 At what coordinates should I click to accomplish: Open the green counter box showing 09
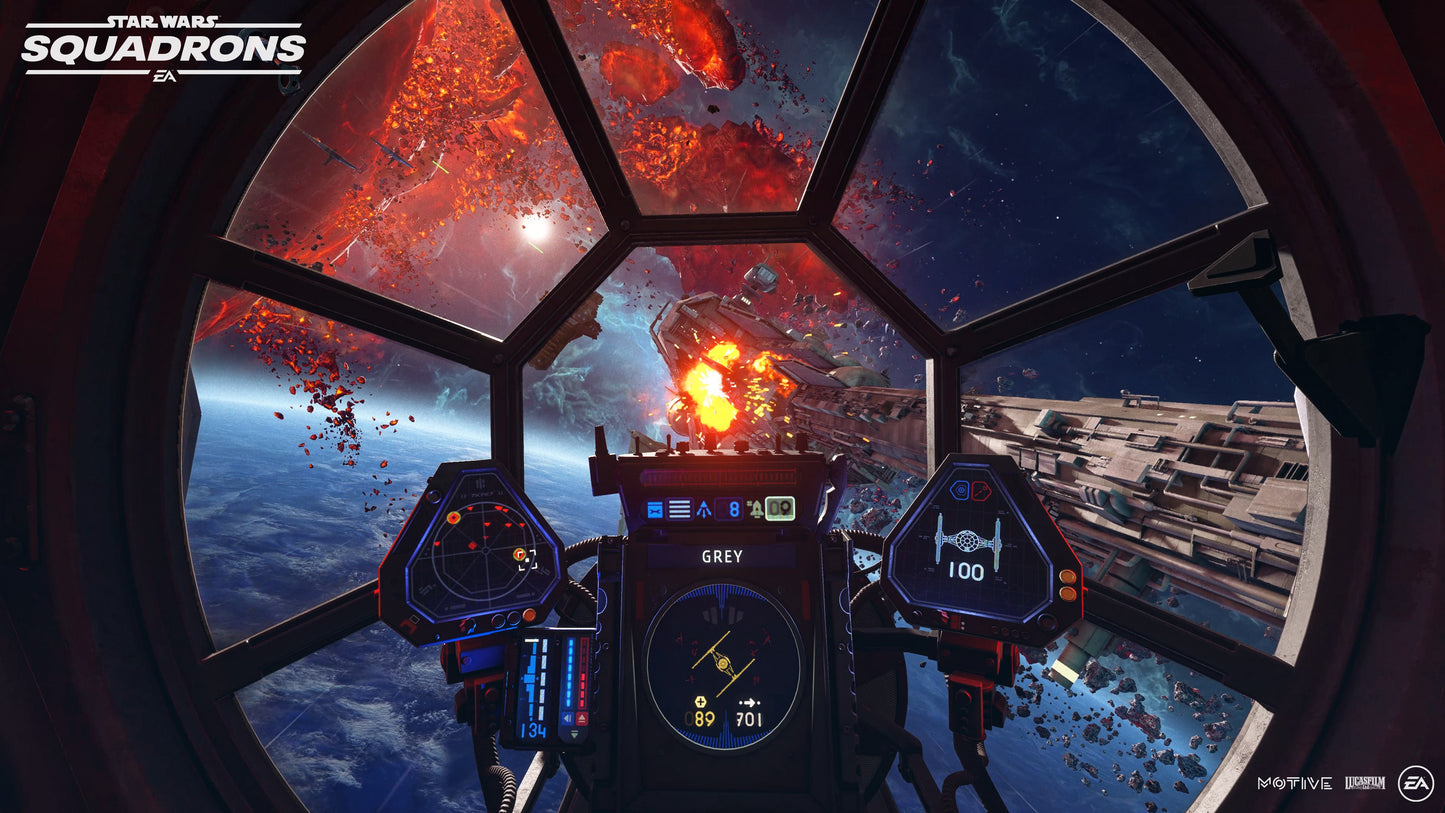pyautogui.click(x=780, y=509)
